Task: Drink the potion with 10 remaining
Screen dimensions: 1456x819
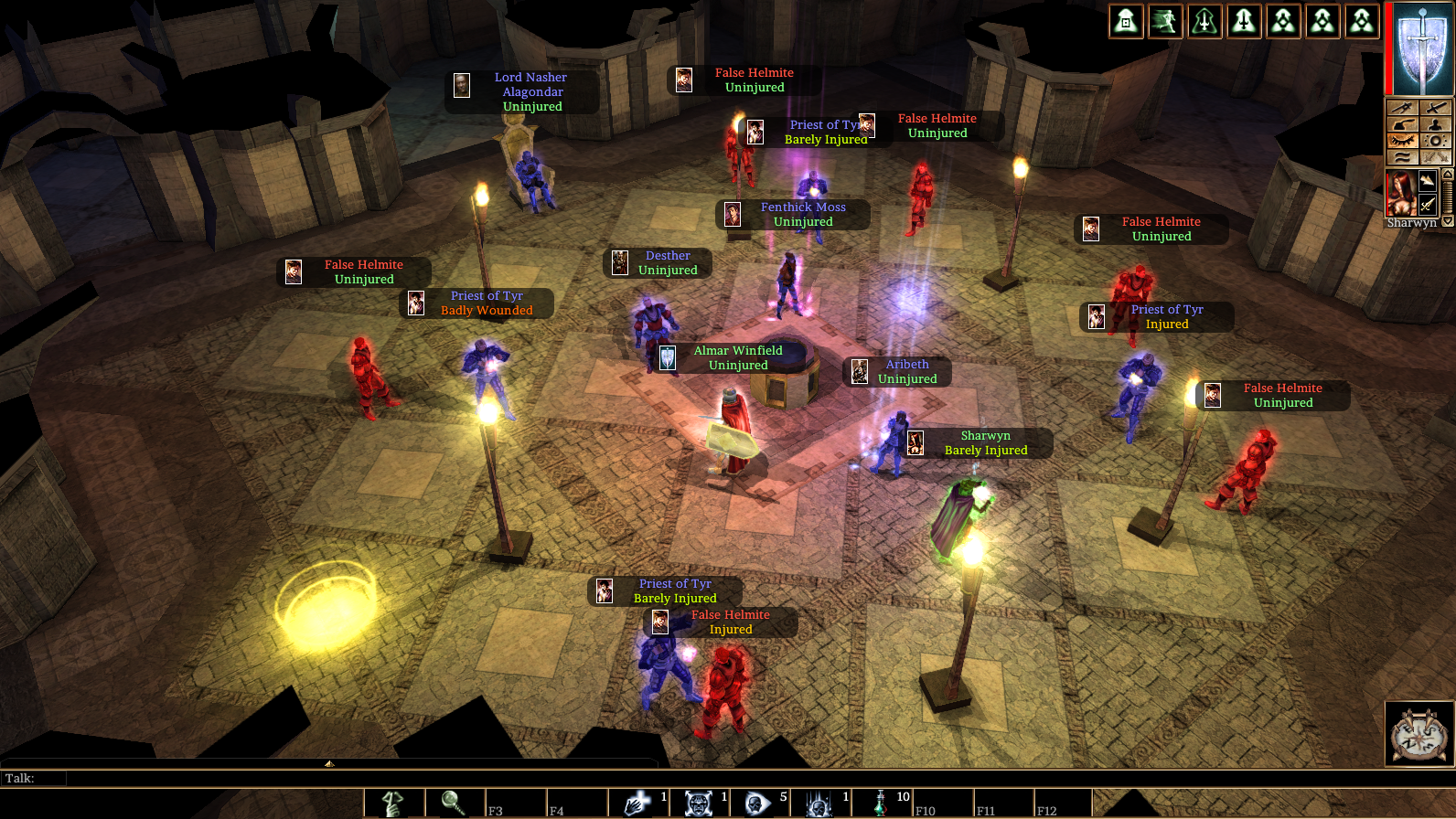Action: 881,803
